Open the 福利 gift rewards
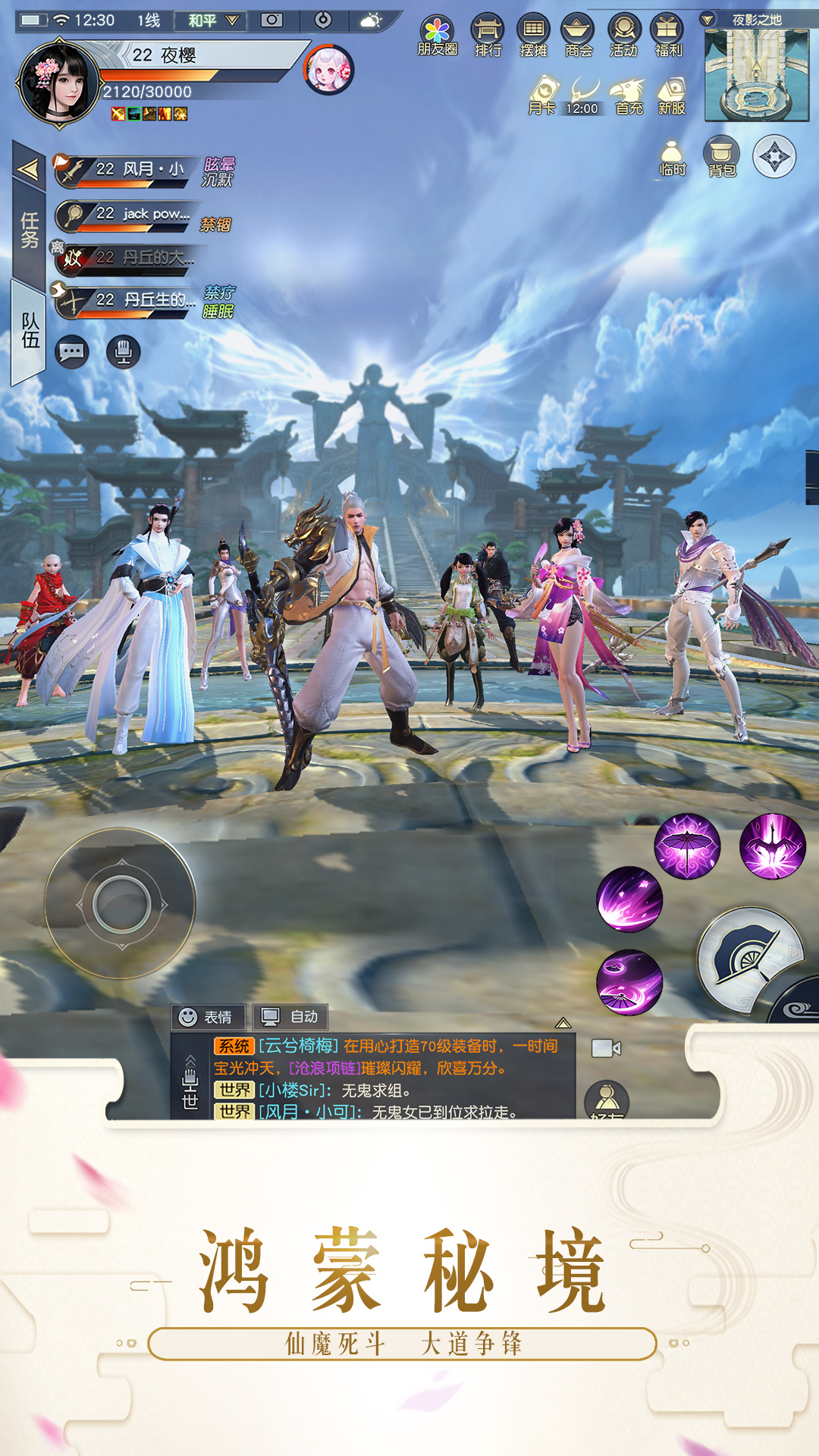819x1456 pixels. coord(667,36)
